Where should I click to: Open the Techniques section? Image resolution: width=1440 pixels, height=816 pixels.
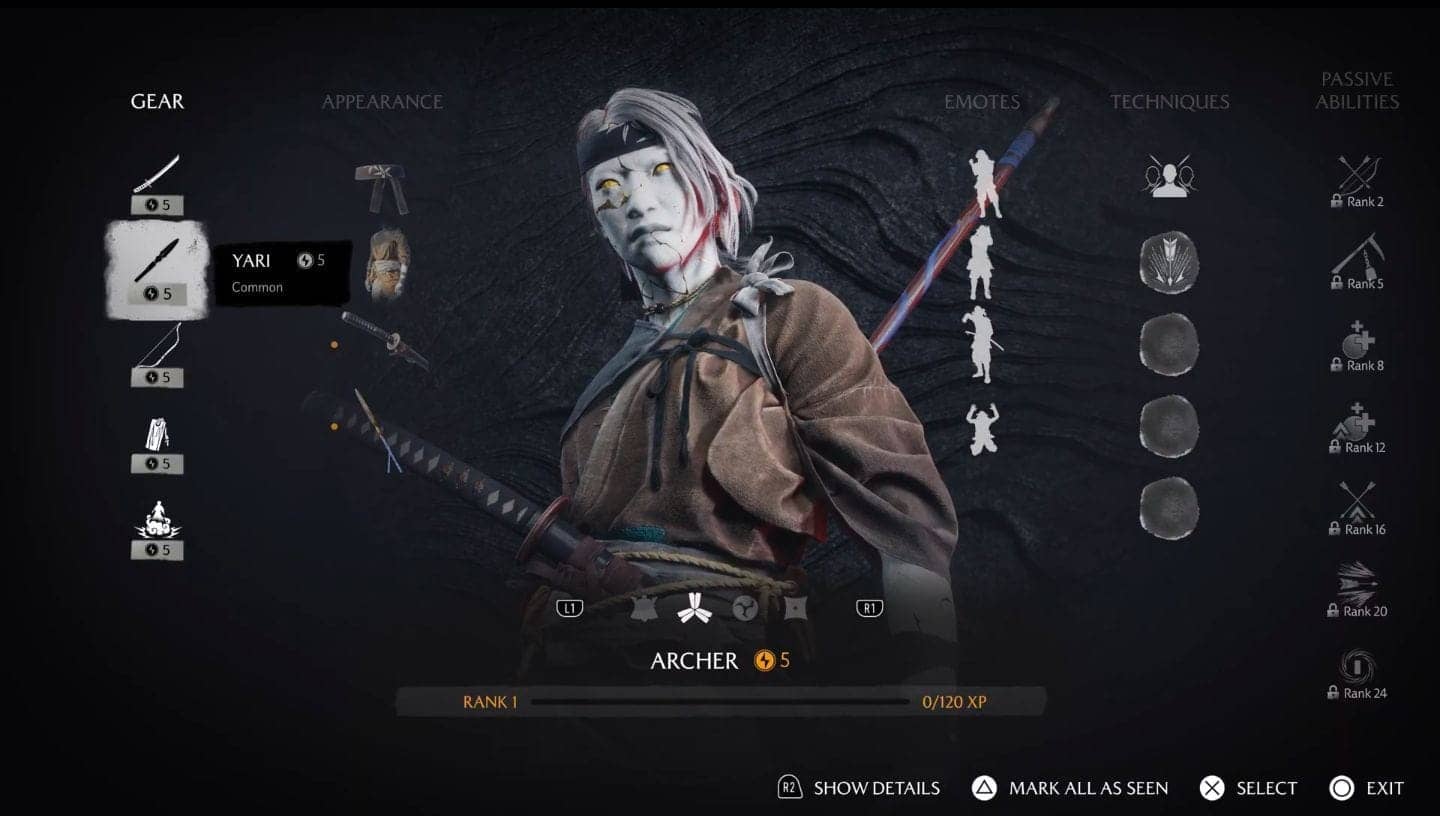click(x=1169, y=101)
